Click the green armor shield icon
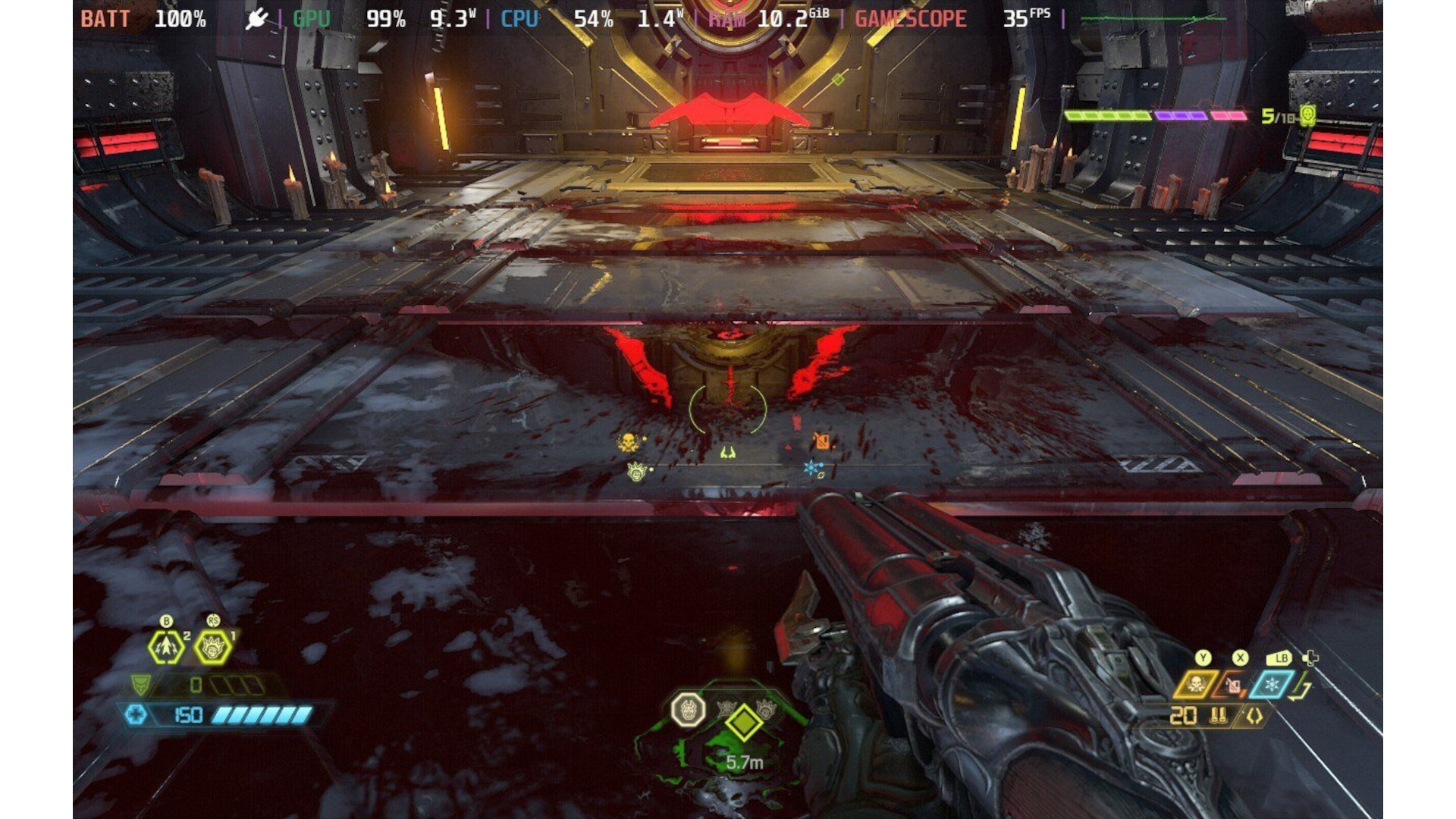Image resolution: width=1456 pixels, height=819 pixels. [141, 686]
